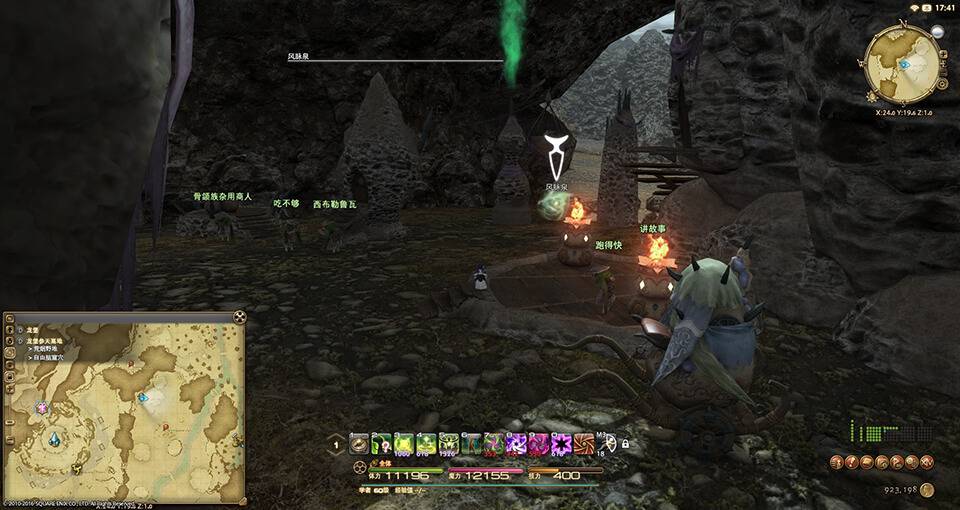Activate the purple starburst skill in slot 0
The width and height of the screenshot is (960, 510).
pos(562,444)
